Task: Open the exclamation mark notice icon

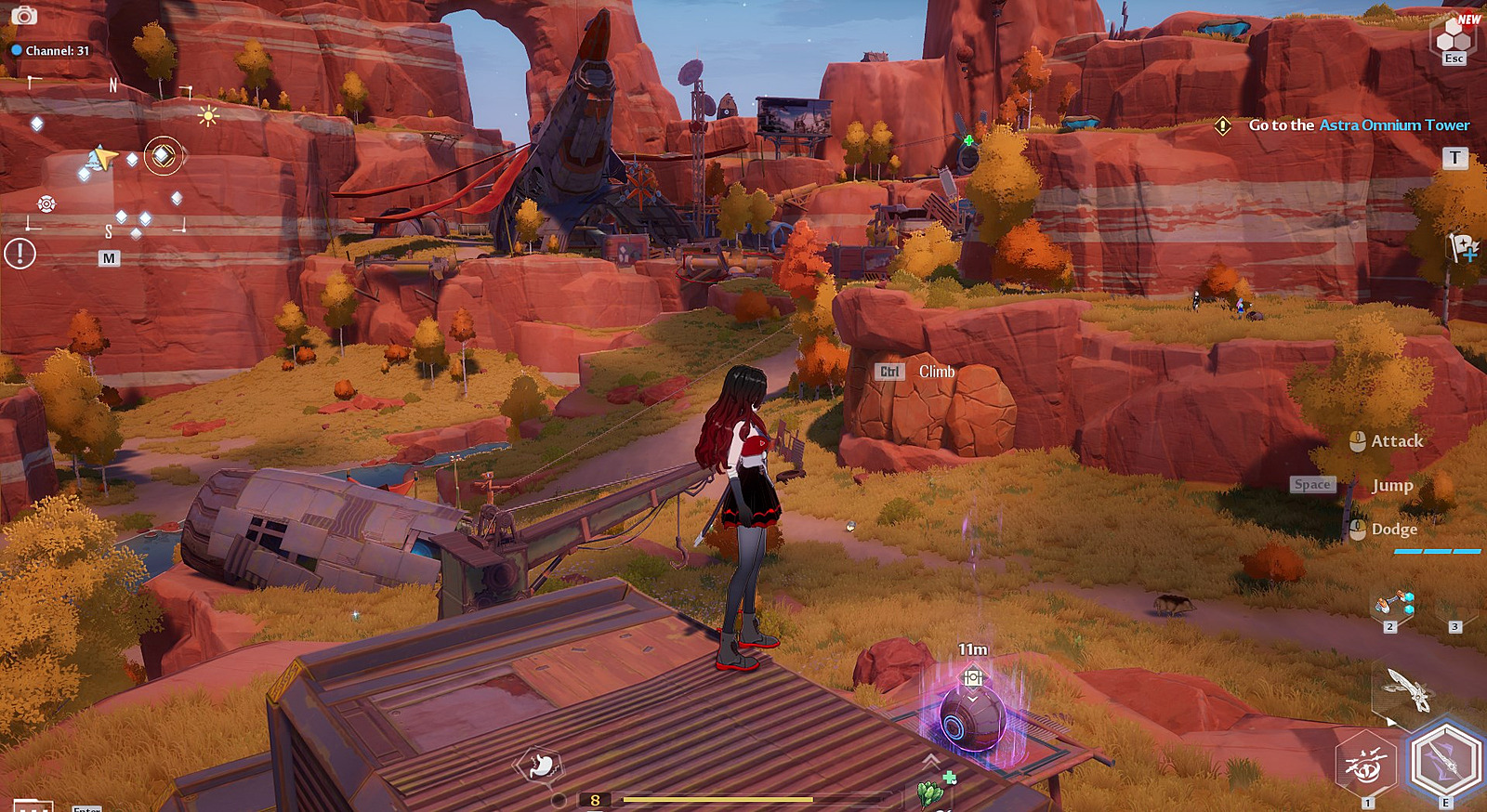Action: (20, 253)
